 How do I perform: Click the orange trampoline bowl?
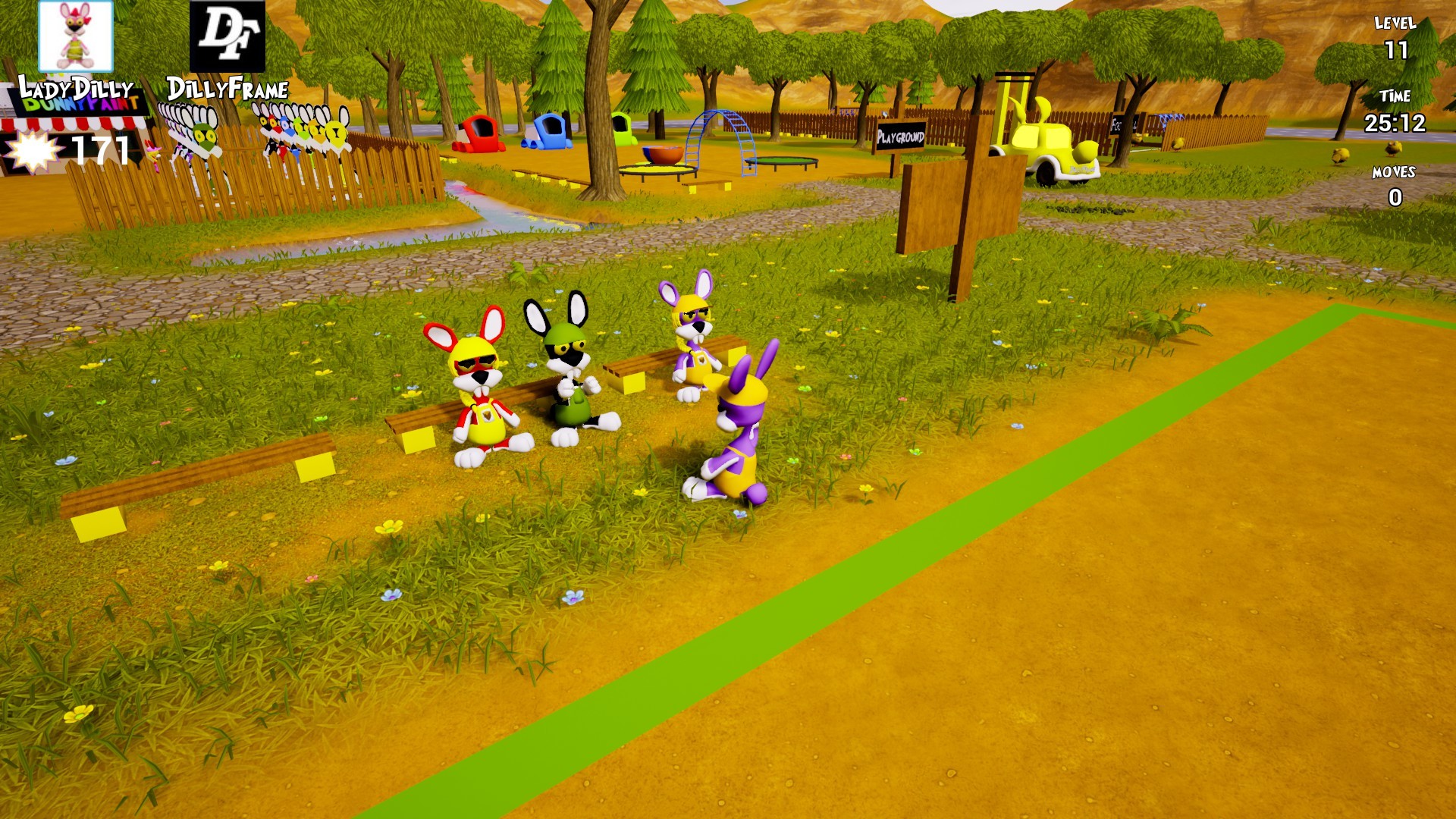tap(661, 155)
